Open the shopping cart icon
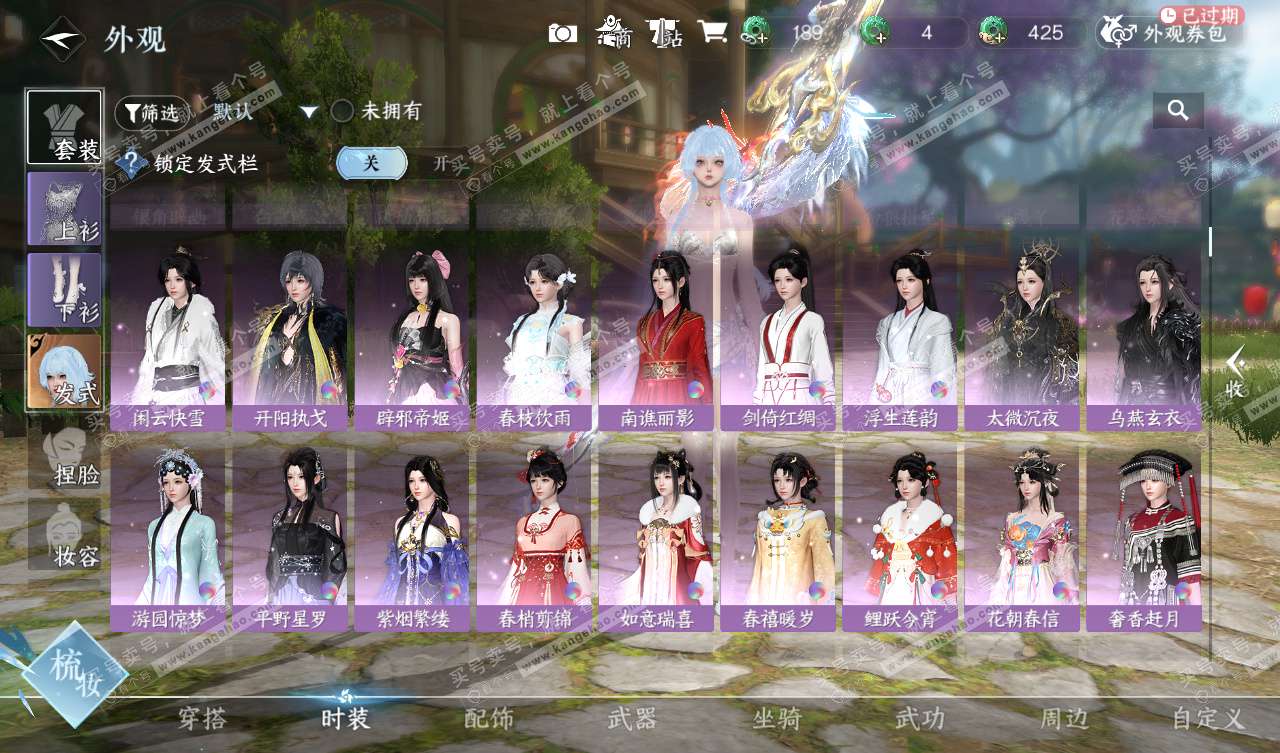Screen dimensions: 1280x753 pyautogui.click(x=712, y=32)
